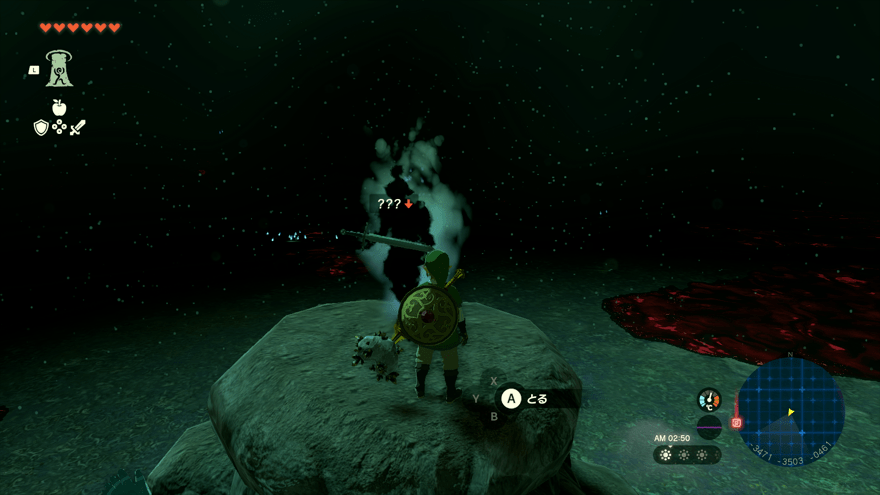Click the red square marker beside the minimap
Image resolution: width=880 pixels, height=495 pixels.
tap(737, 423)
